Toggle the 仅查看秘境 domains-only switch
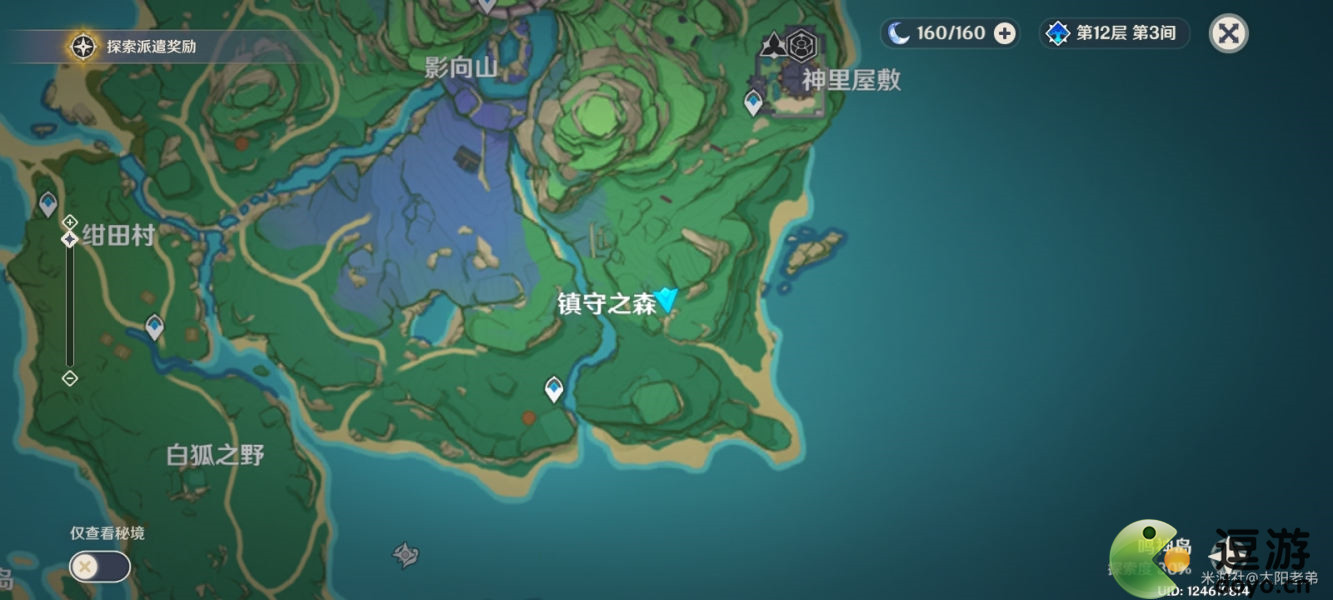Screen dimensions: 1333x600 tap(99, 567)
